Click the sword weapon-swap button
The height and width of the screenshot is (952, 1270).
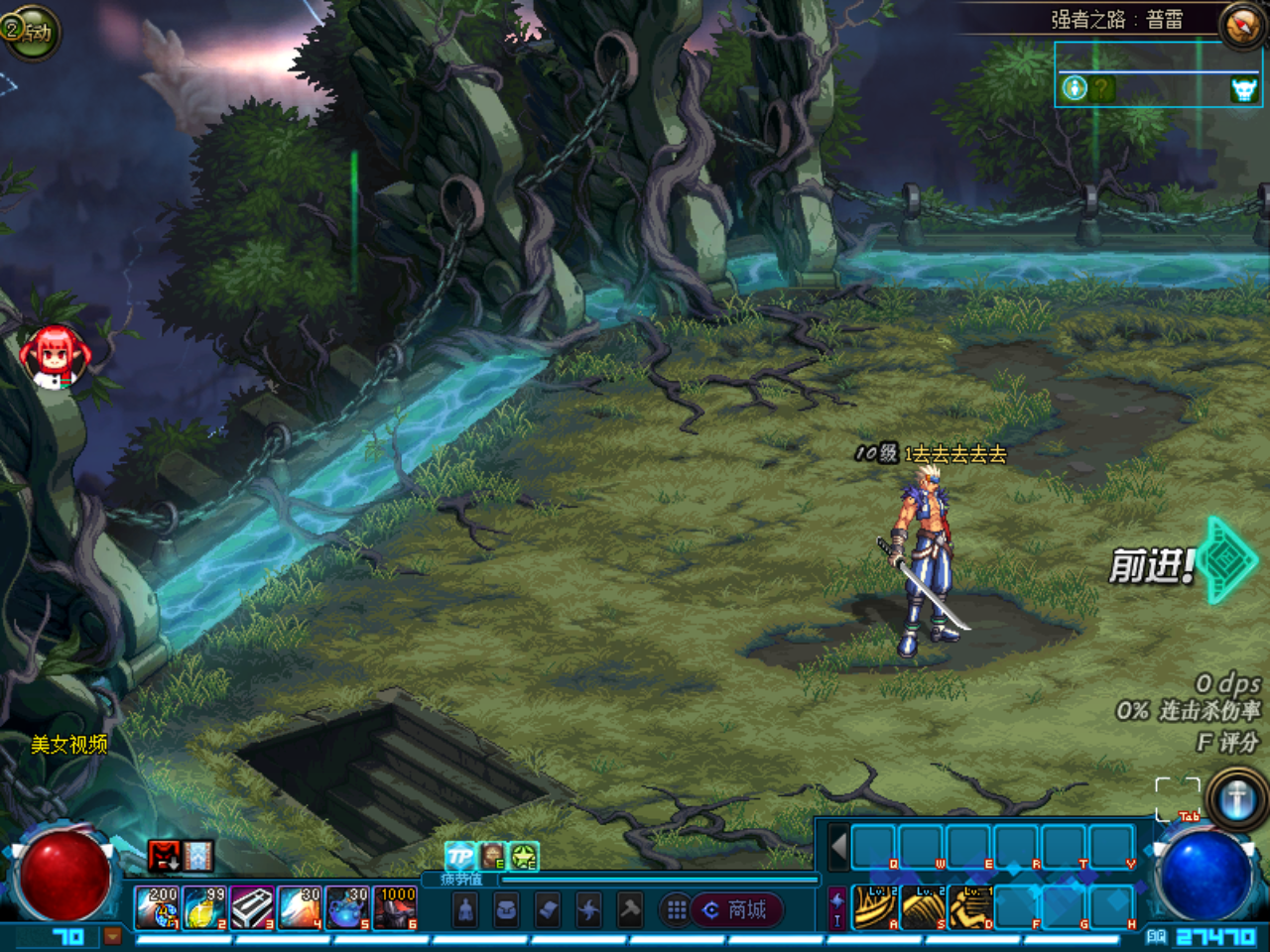point(1236,799)
